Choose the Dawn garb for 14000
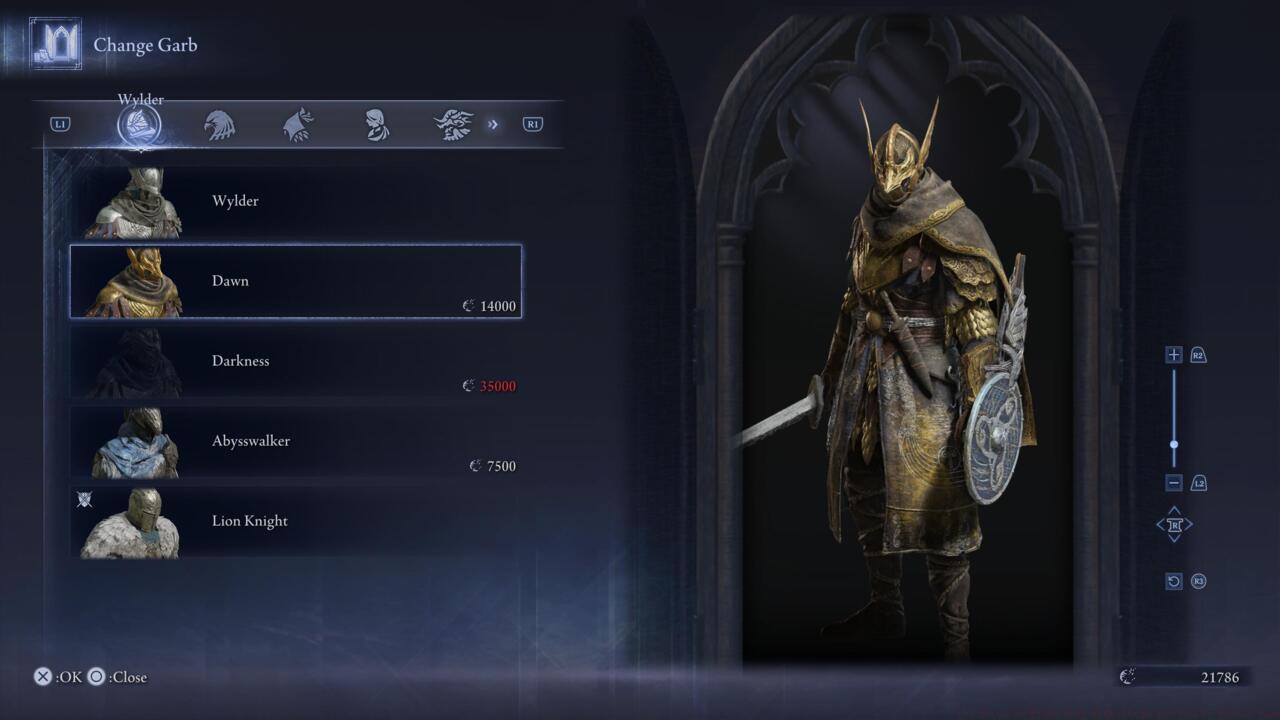Screen dimensions: 1280x720 [295, 281]
